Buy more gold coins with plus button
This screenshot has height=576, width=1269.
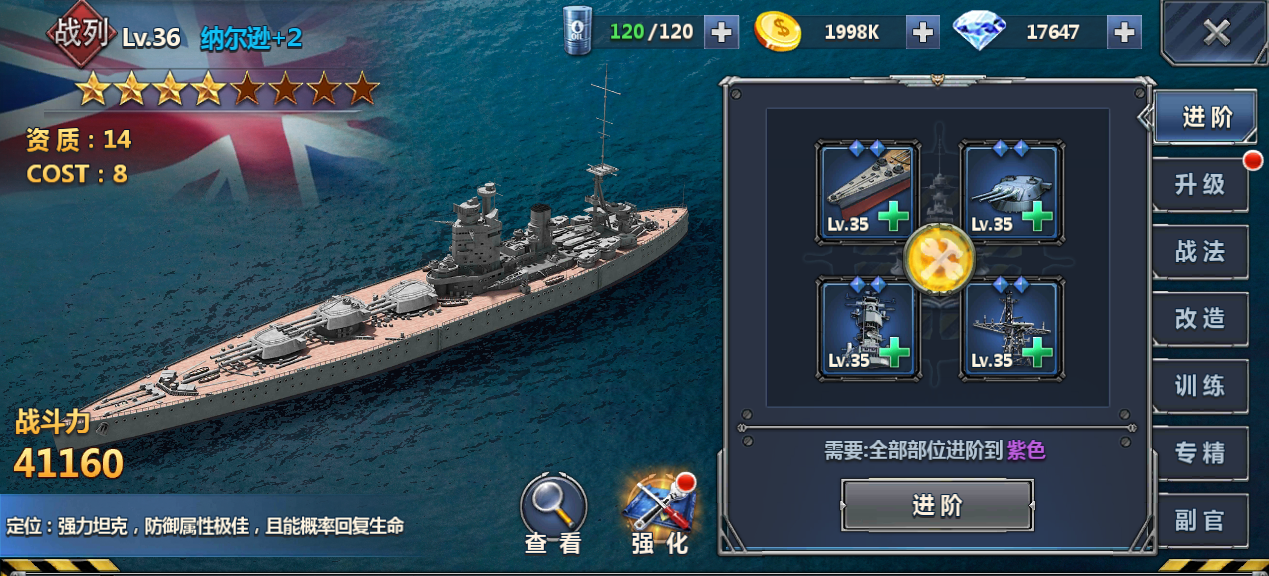(922, 32)
